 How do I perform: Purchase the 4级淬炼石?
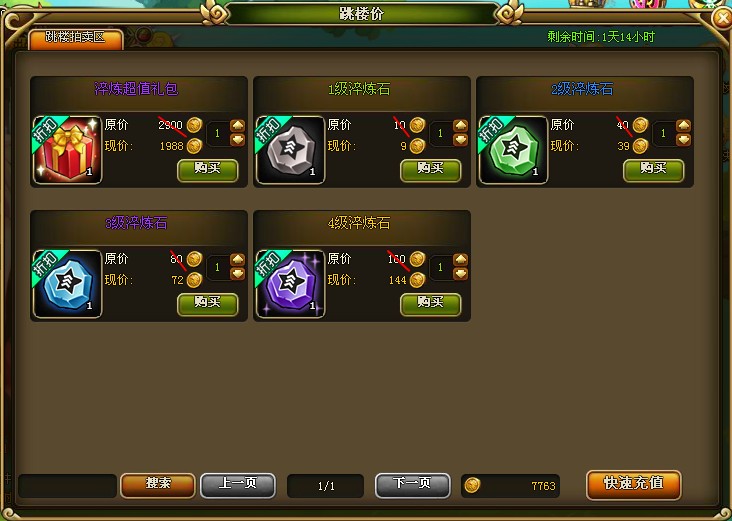click(x=430, y=302)
